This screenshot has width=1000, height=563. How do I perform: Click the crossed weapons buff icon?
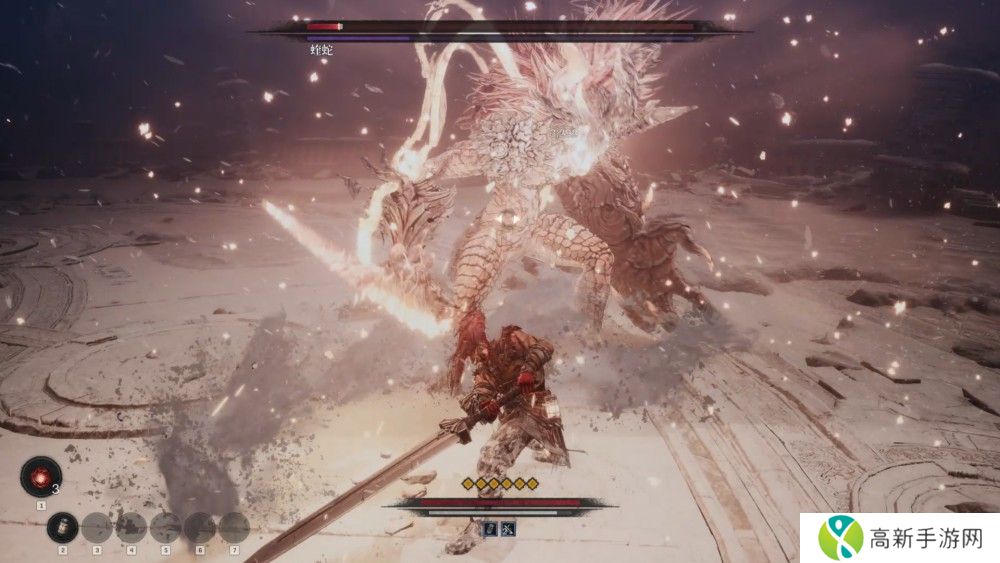pyautogui.click(x=508, y=527)
